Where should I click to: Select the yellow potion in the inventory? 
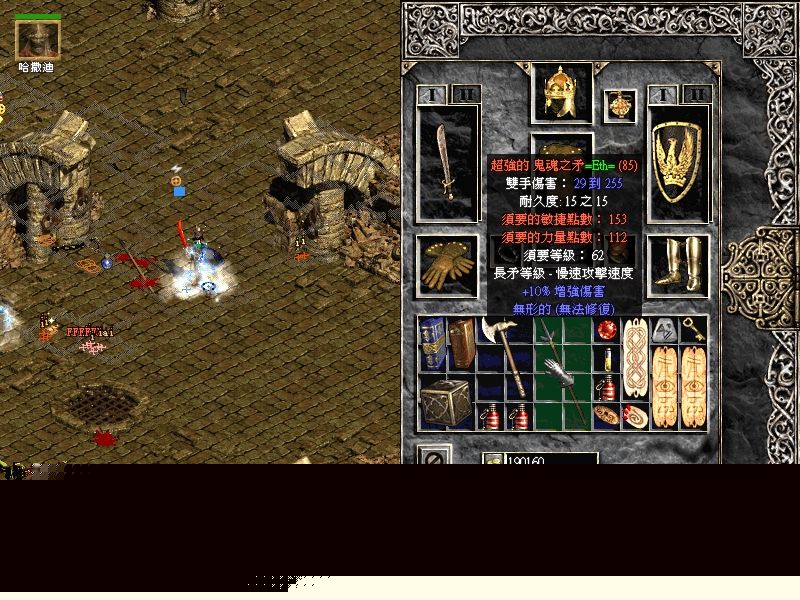(606, 359)
